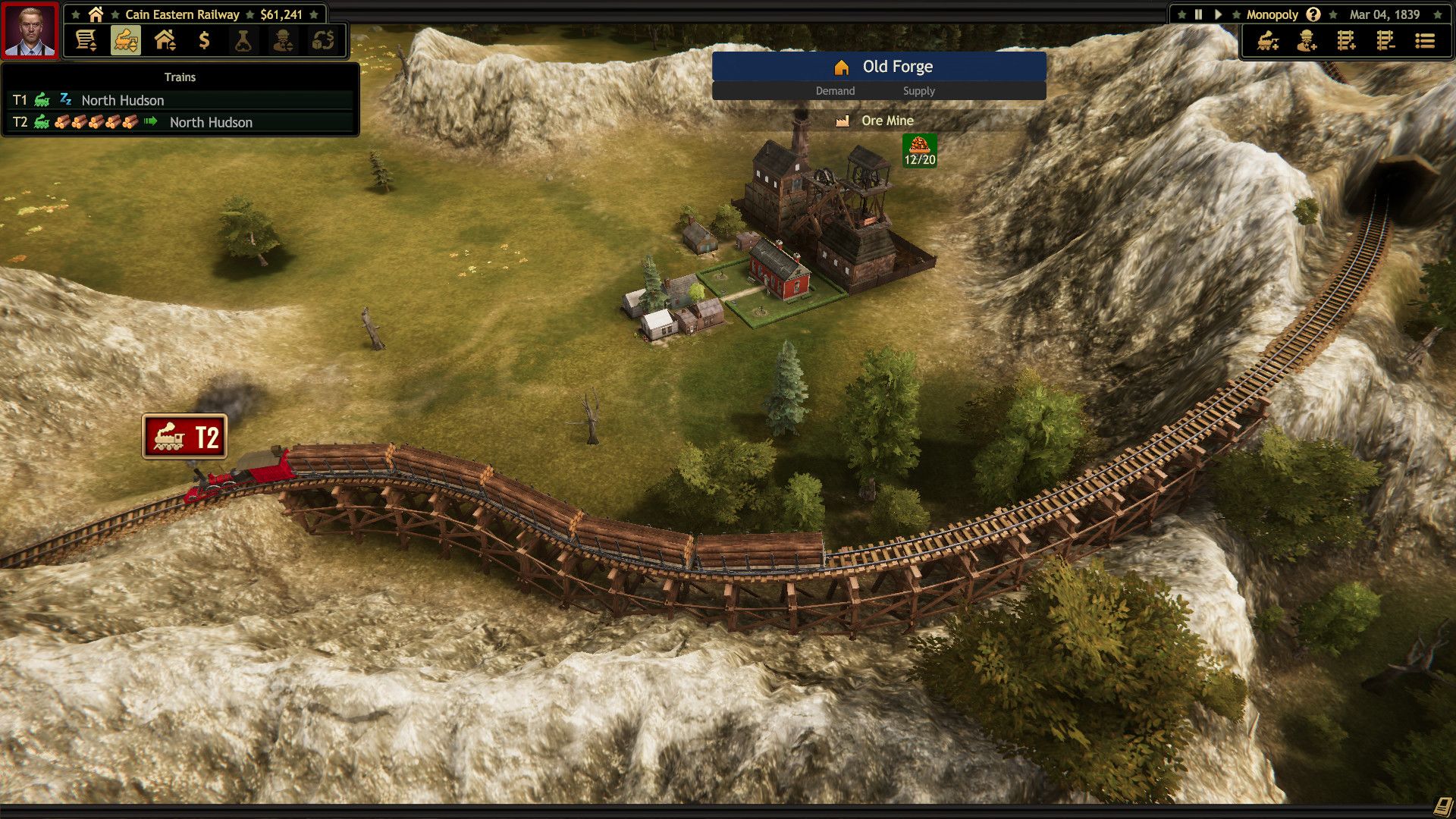Viewport: 1456px width, 819px height.
Task: Open Monopoly objective help question mark
Action: tap(1313, 14)
